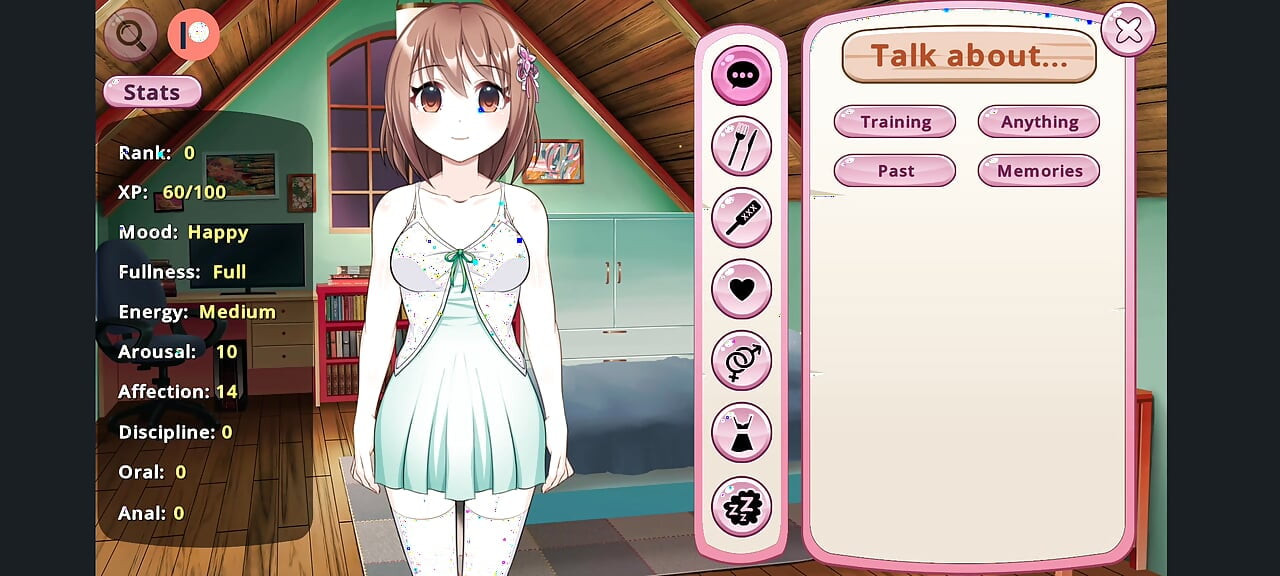Open the paddle discipline menu
1280x576 pixels.
(741, 218)
